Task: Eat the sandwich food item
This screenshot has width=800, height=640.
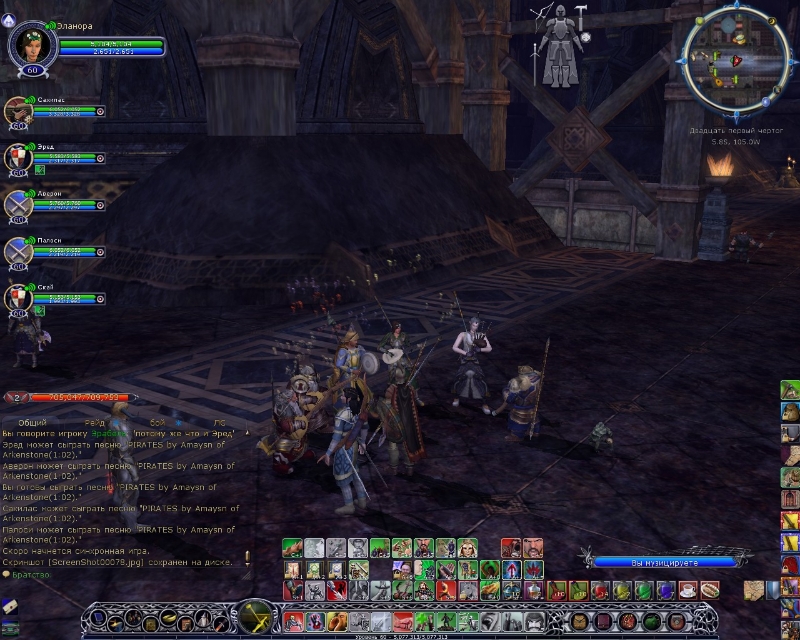Action: click(x=709, y=591)
